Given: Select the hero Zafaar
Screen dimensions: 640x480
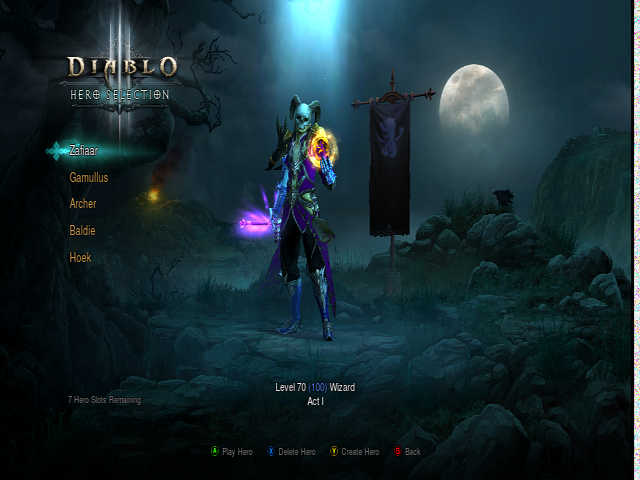Looking at the screenshot, I should pos(84,151).
